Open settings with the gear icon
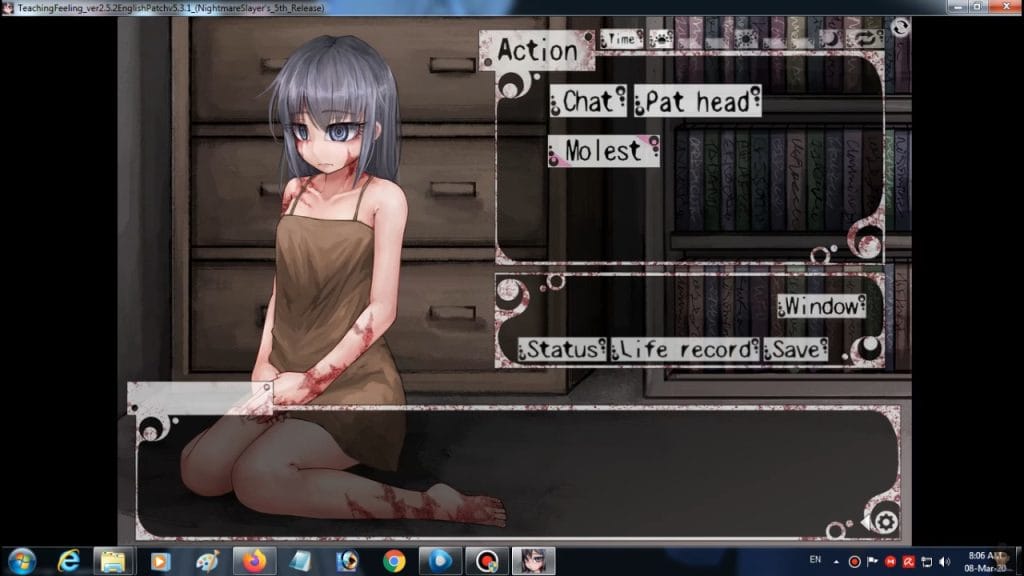The image size is (1024, 576). (x=885, y=521)
